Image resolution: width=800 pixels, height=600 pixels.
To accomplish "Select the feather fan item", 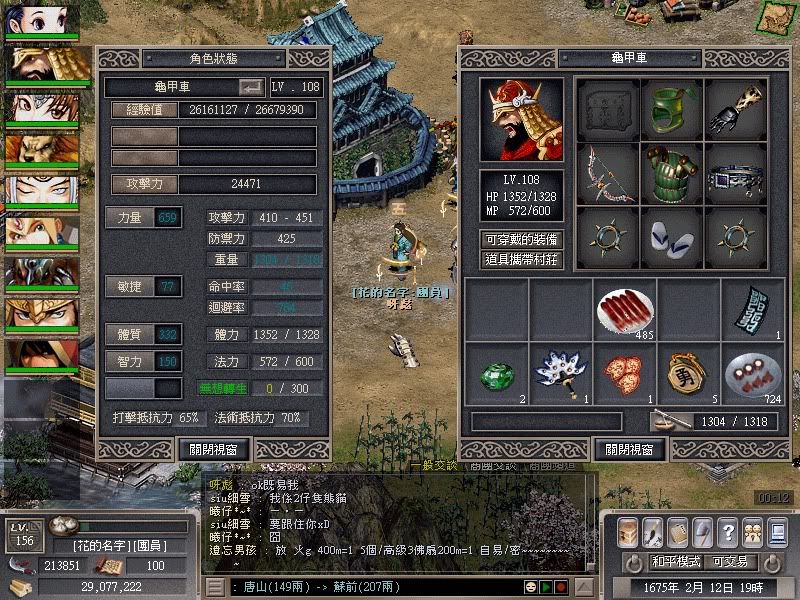I will (x=560, y=373).
